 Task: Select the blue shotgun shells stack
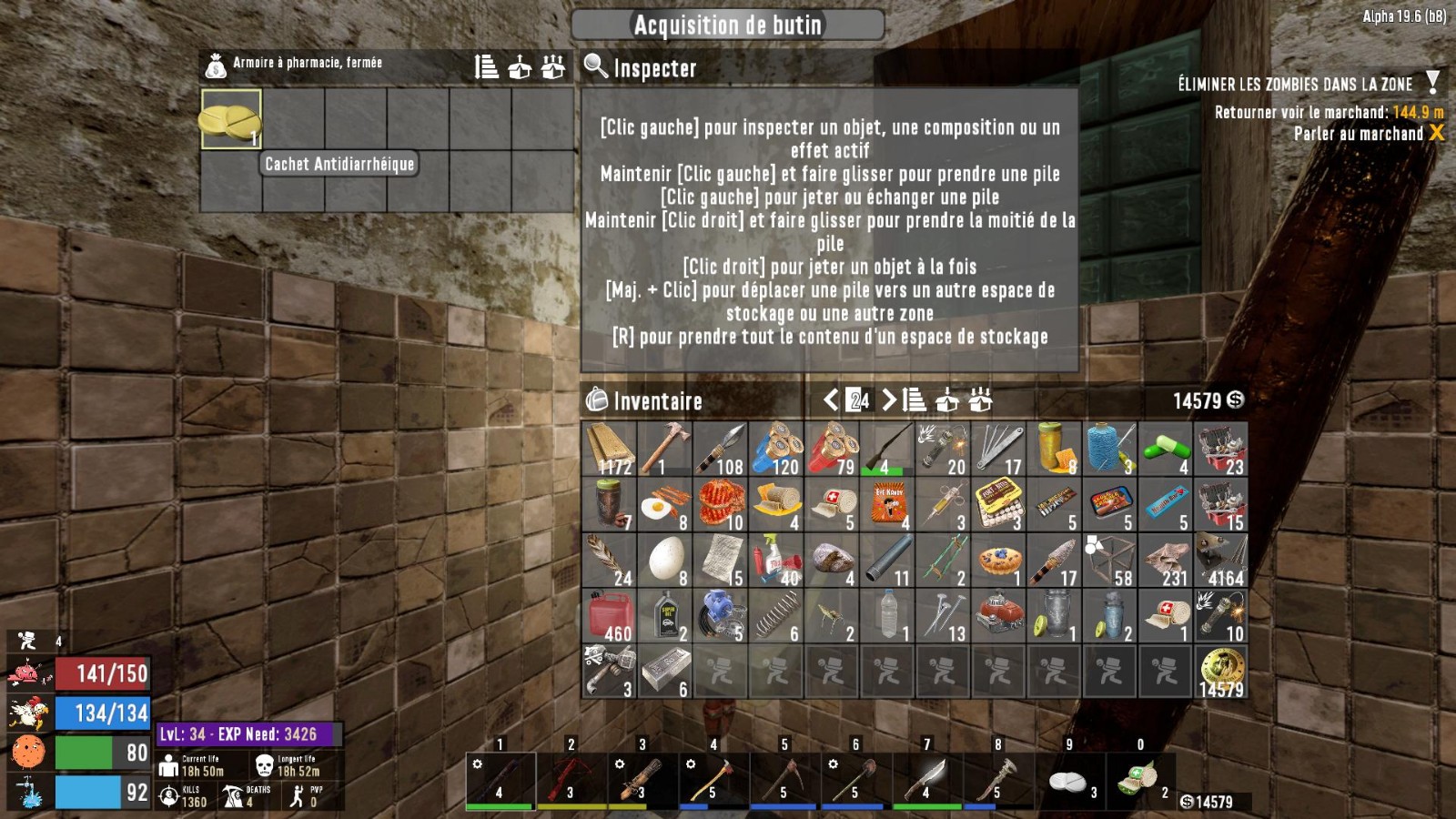click(x=776, y=449)
